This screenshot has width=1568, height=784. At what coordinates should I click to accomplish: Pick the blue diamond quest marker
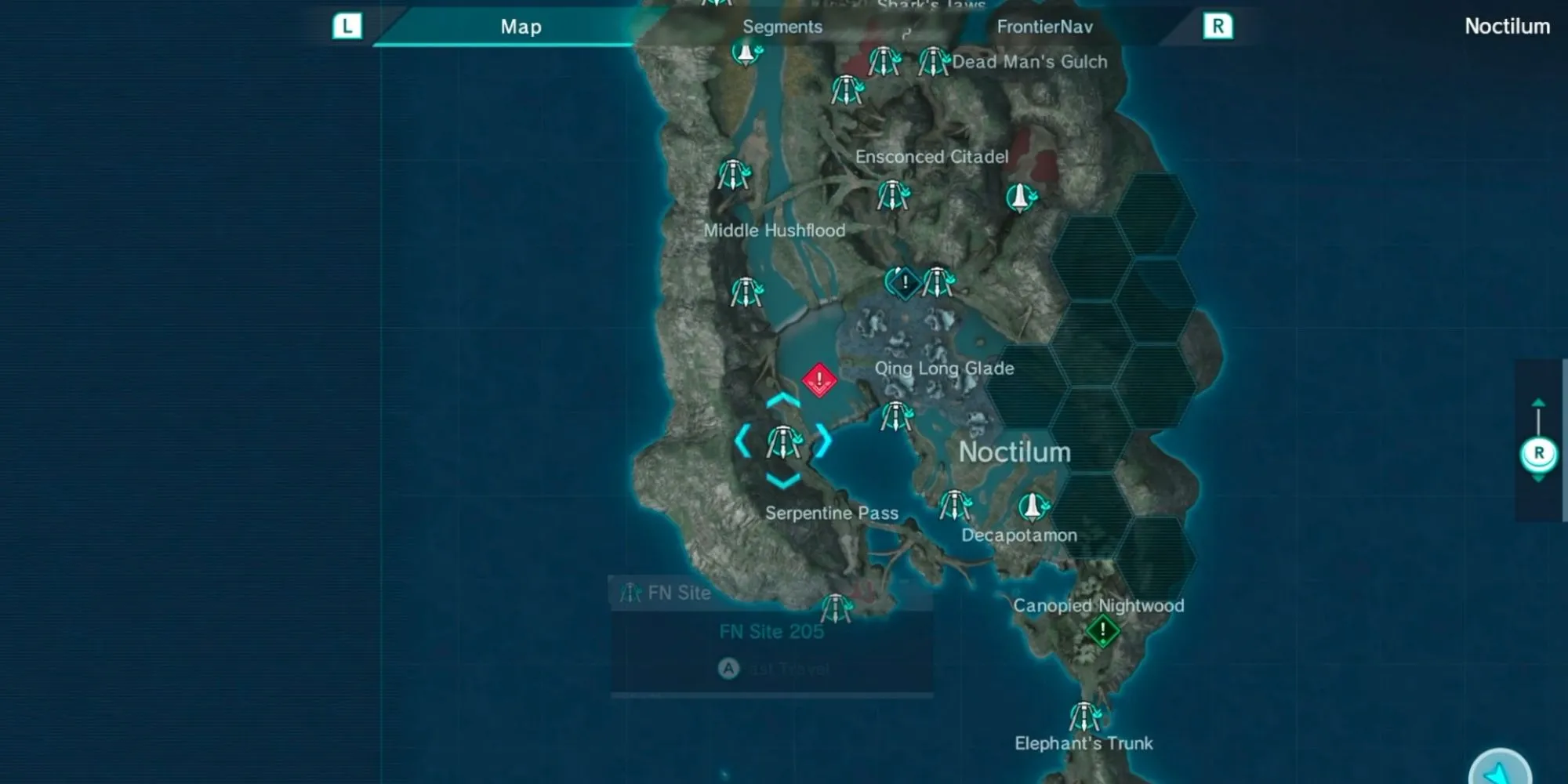click(x=905, y=282)
